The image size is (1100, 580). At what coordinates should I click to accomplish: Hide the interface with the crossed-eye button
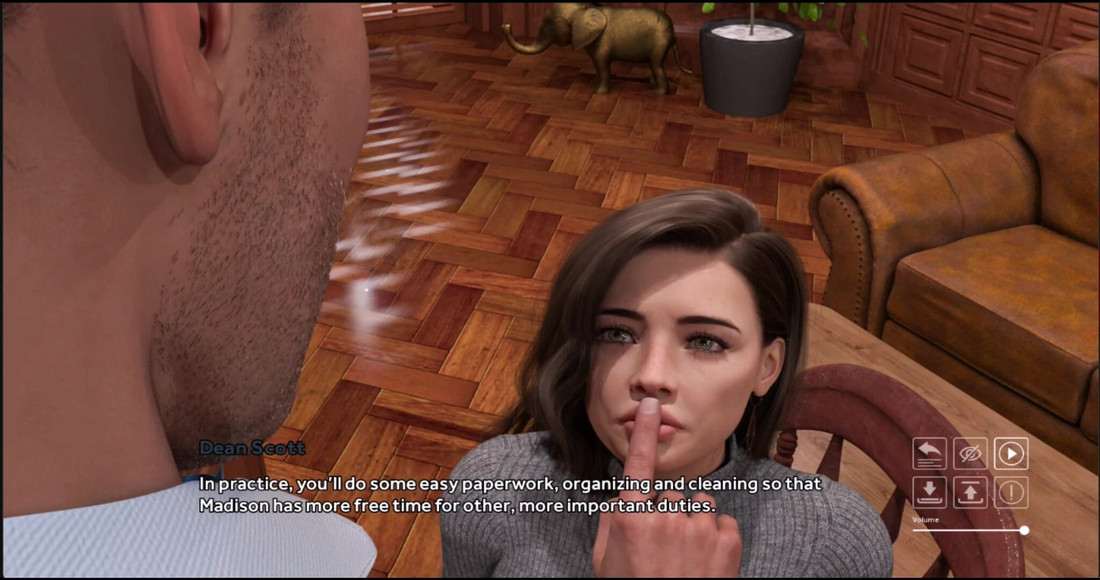[970, 454]
